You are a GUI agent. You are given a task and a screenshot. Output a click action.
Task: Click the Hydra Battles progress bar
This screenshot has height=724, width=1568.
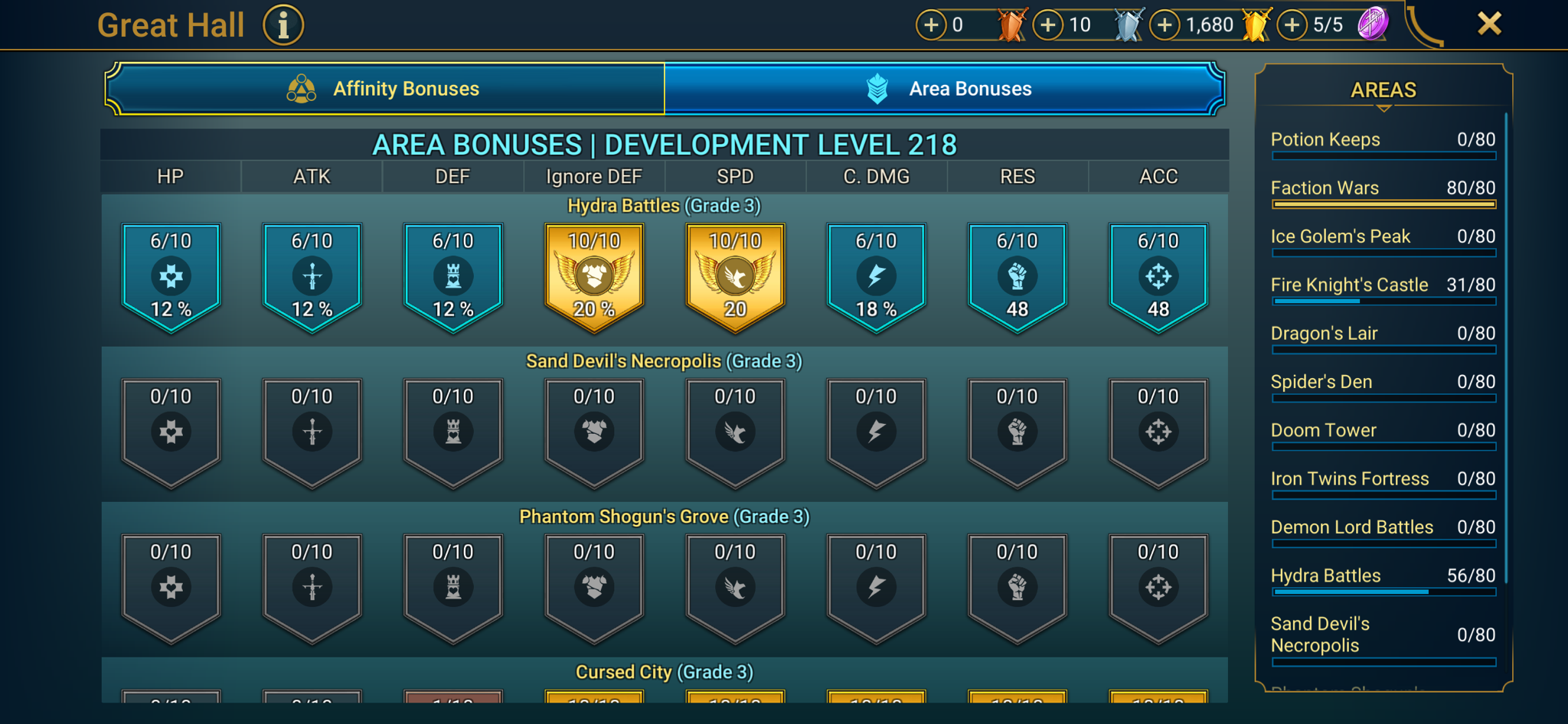[x=1383, y=592]
